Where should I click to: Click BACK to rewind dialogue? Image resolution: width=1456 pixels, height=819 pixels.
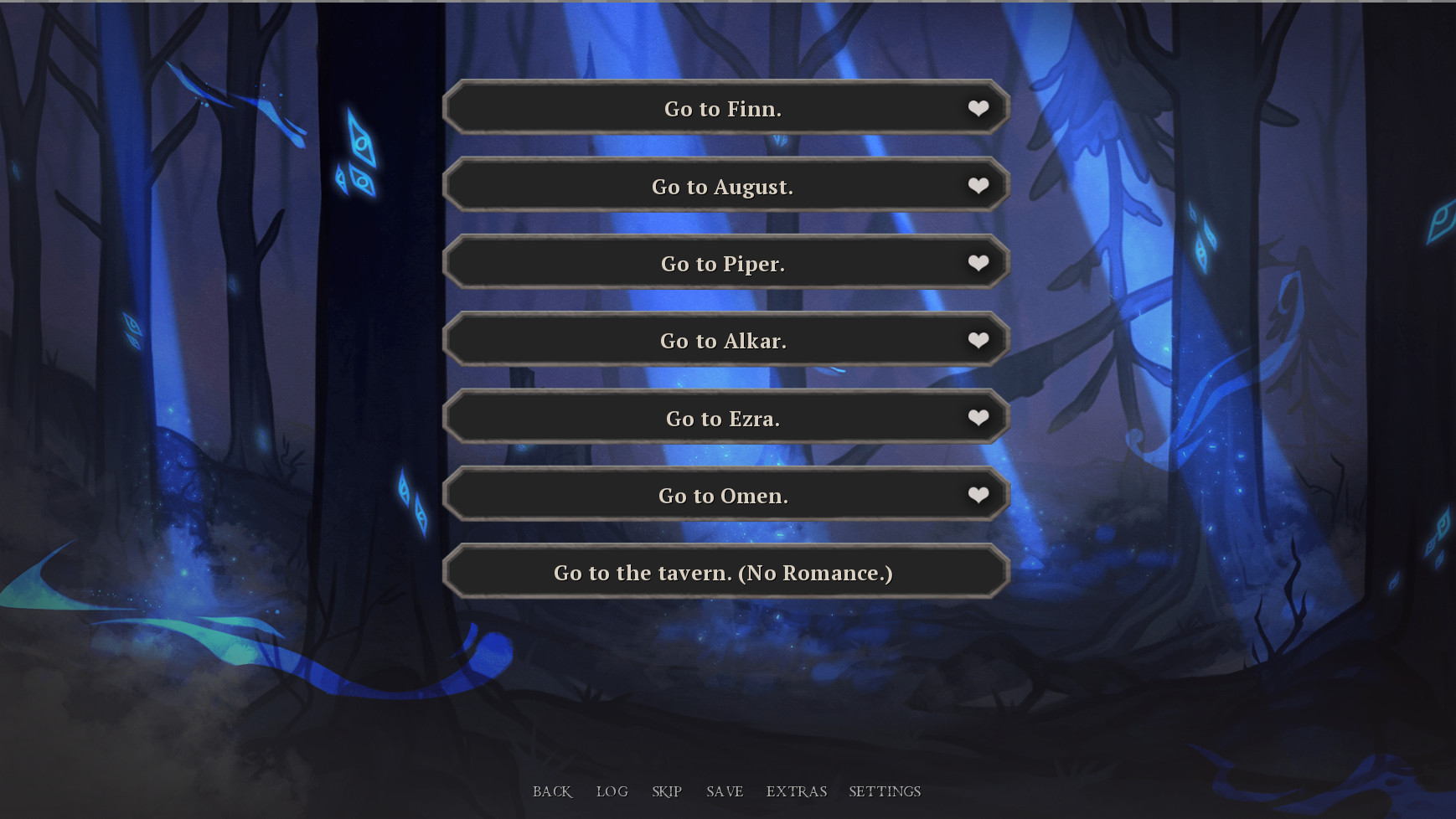(551, 791)
